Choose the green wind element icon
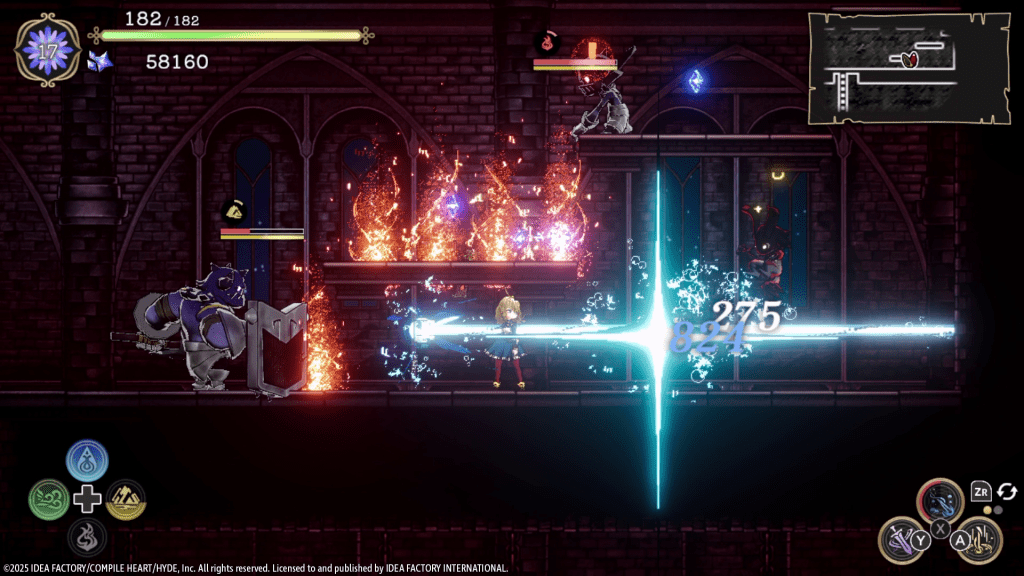Screen dimensions: 1024x576 tap(49, 498)
